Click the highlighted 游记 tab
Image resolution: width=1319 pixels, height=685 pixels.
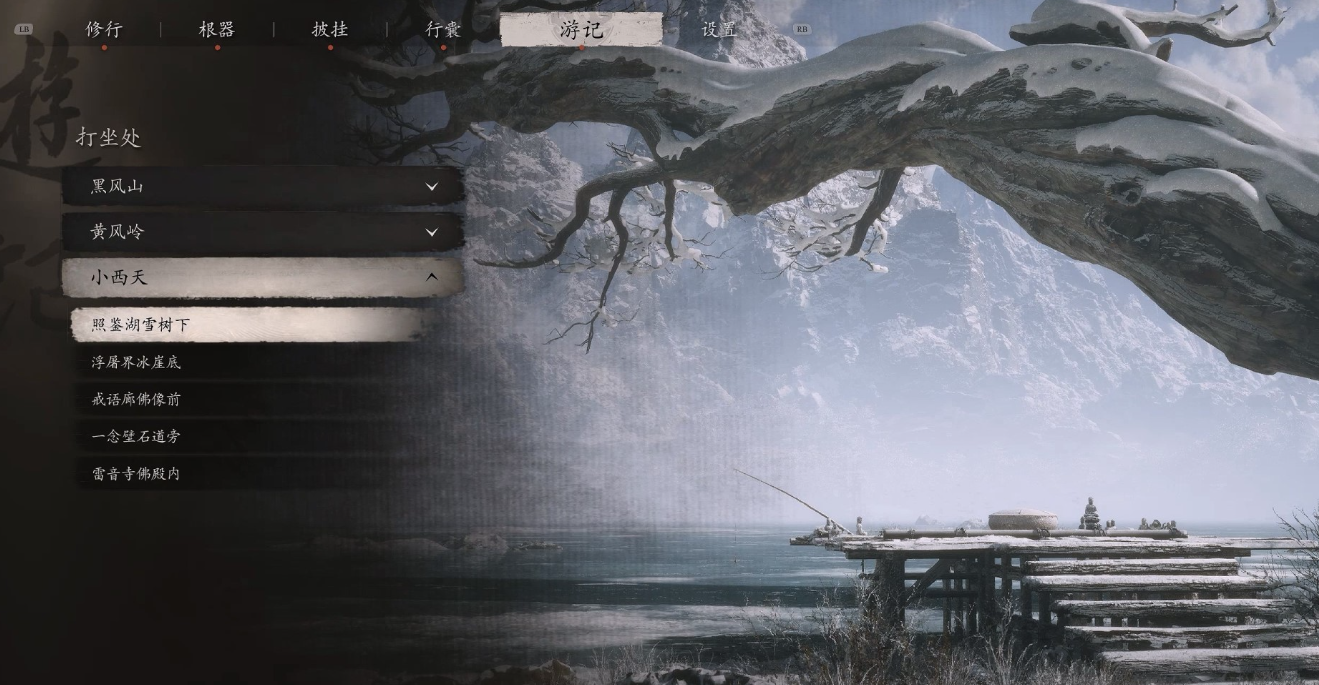pos(581,30)
